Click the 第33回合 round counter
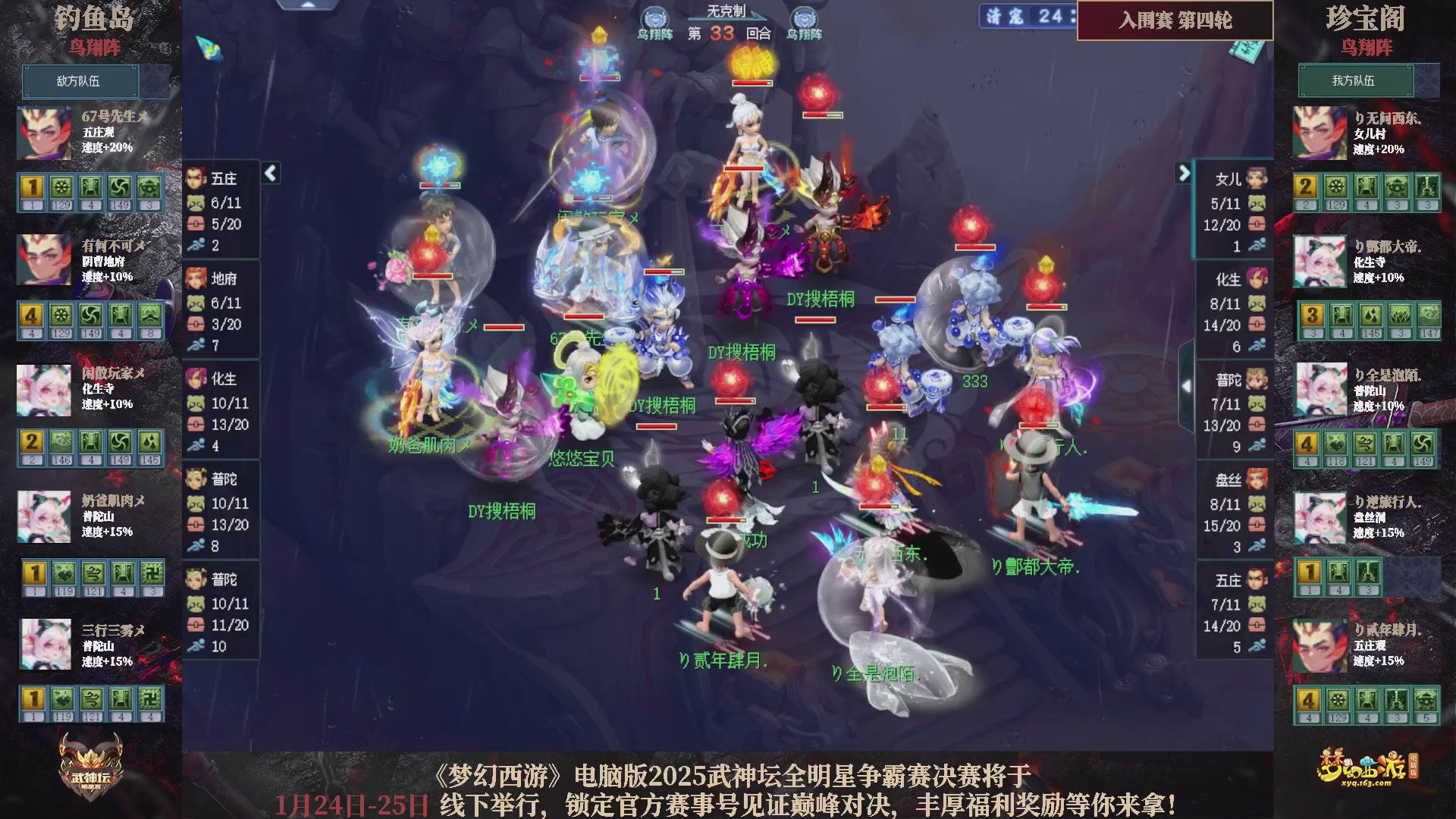 729,35
